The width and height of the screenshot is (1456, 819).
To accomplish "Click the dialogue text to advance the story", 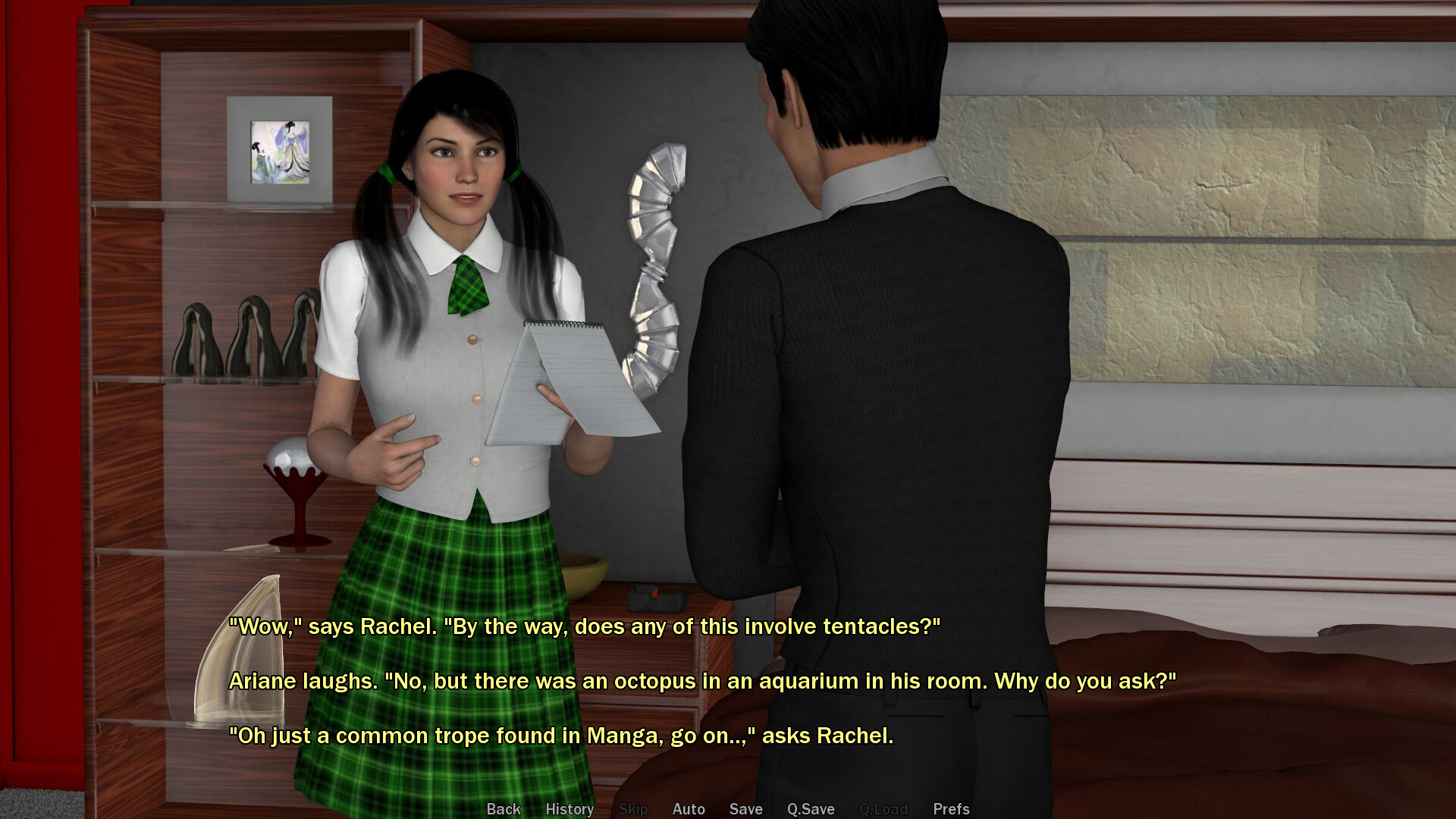I will point(682,681).
